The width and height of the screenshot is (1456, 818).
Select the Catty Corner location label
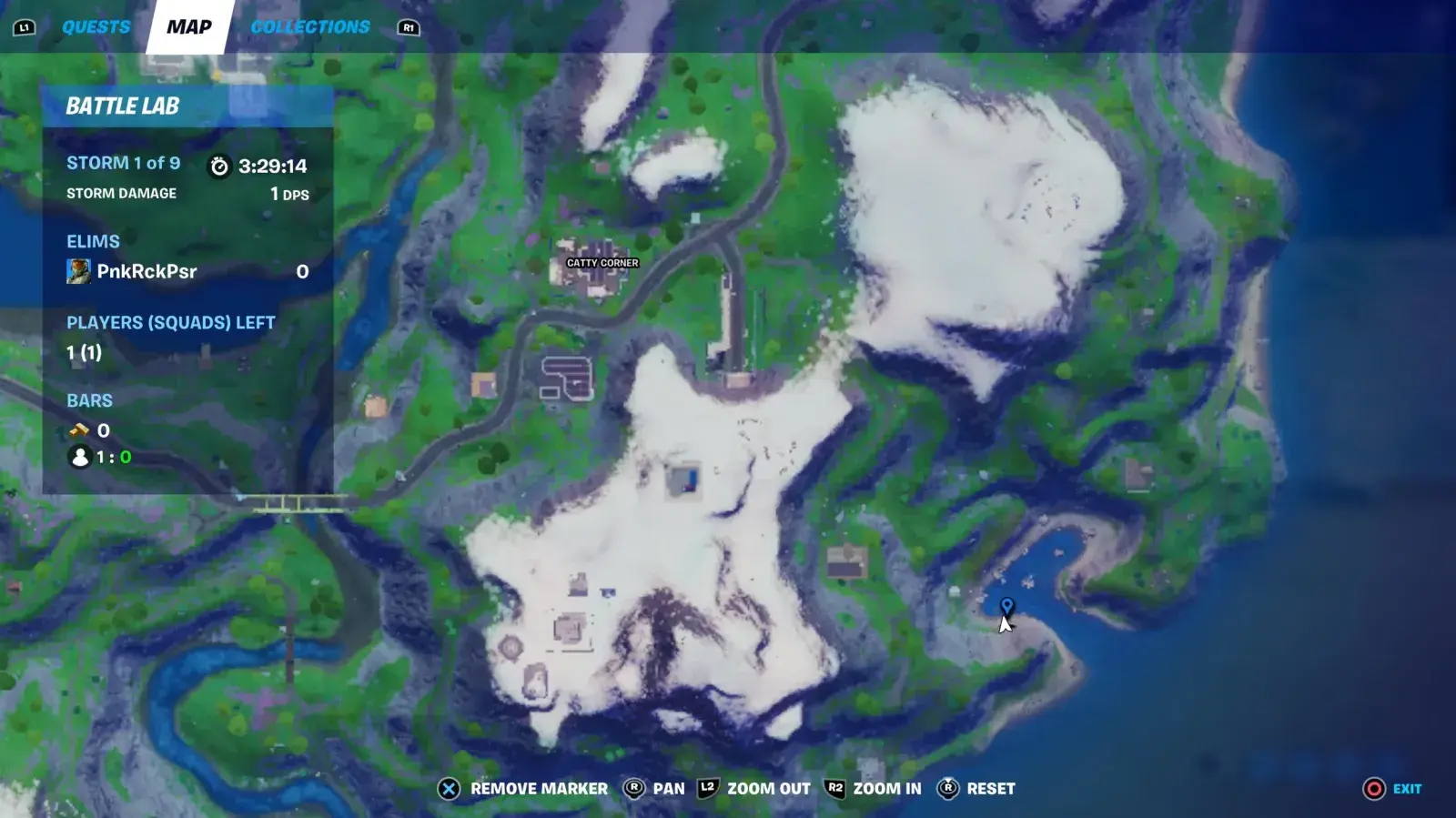[602, 263]
